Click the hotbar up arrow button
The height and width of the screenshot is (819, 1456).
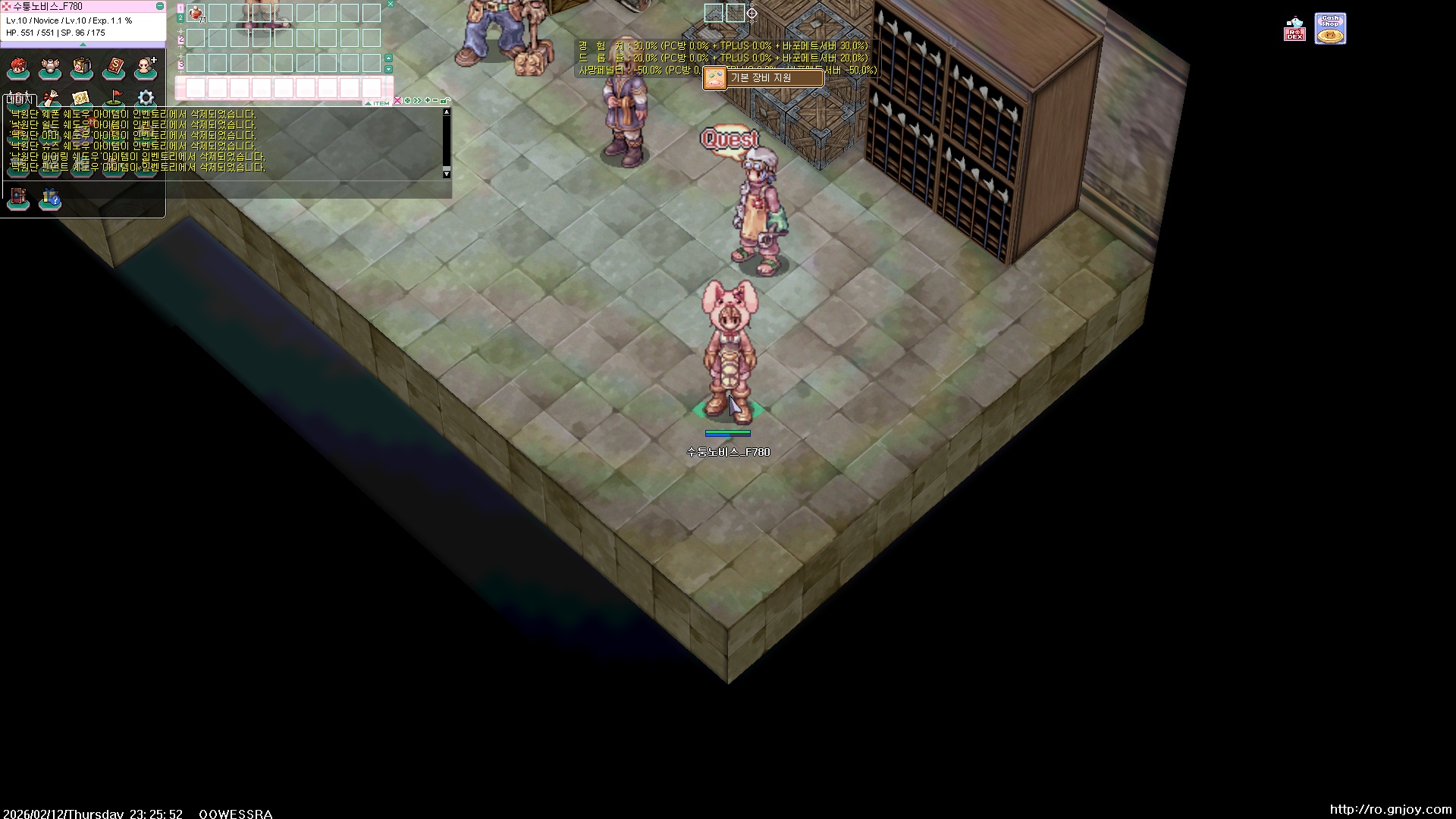[389, 58]
